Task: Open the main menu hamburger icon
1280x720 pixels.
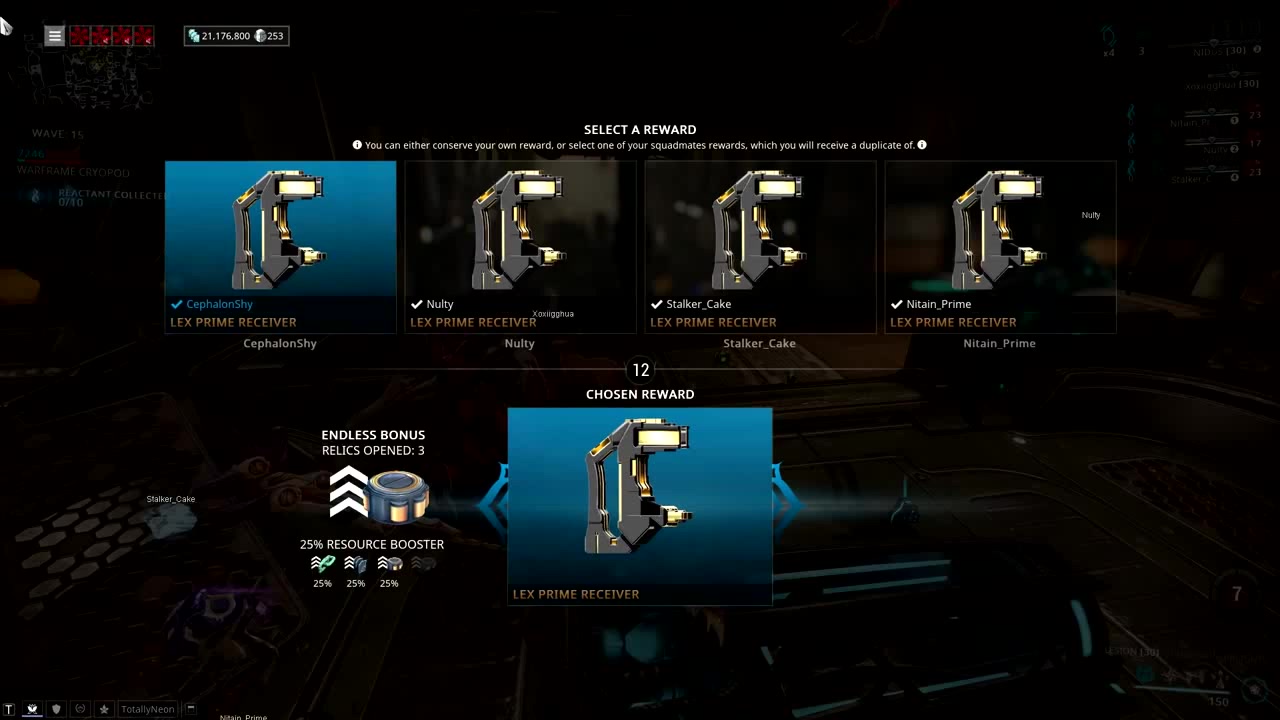Action: click(54, 36)
